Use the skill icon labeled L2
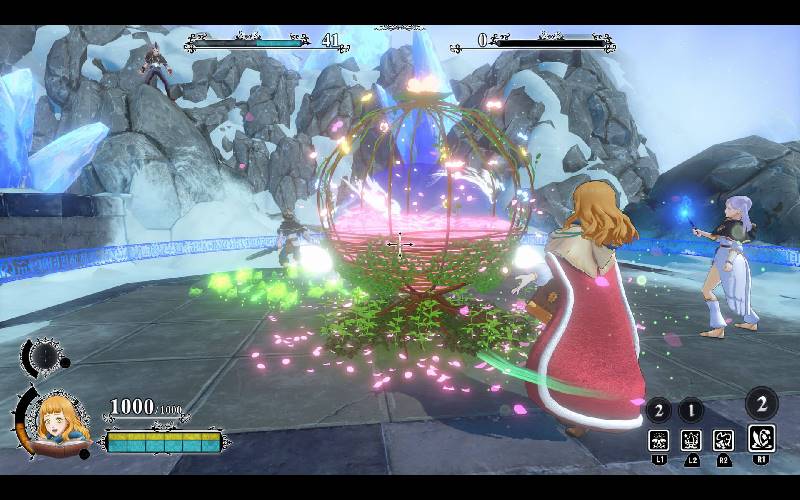 (691, 439)
